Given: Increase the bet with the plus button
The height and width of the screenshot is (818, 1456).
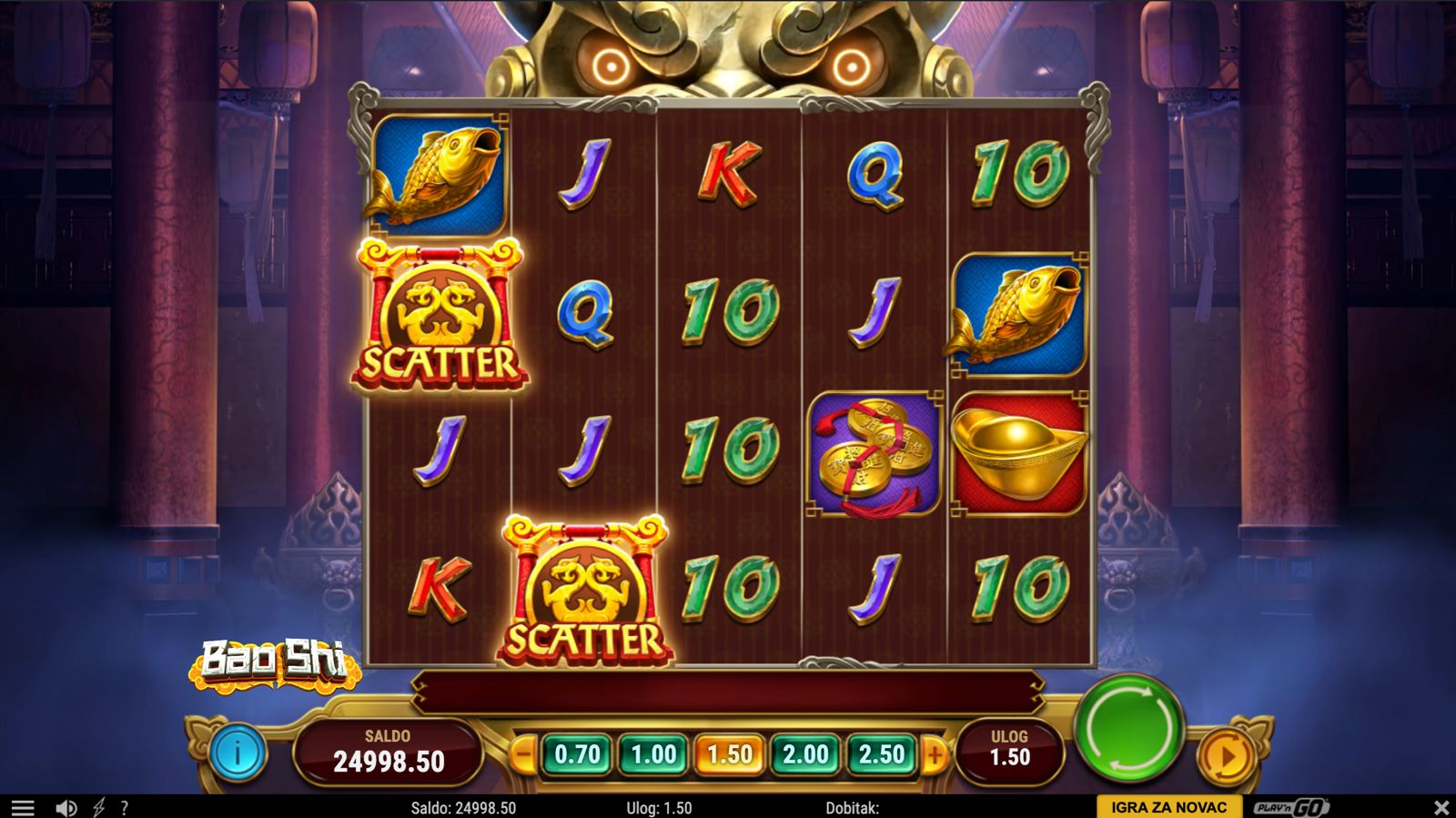Looking at the screenshot, I should click(935, 754).
